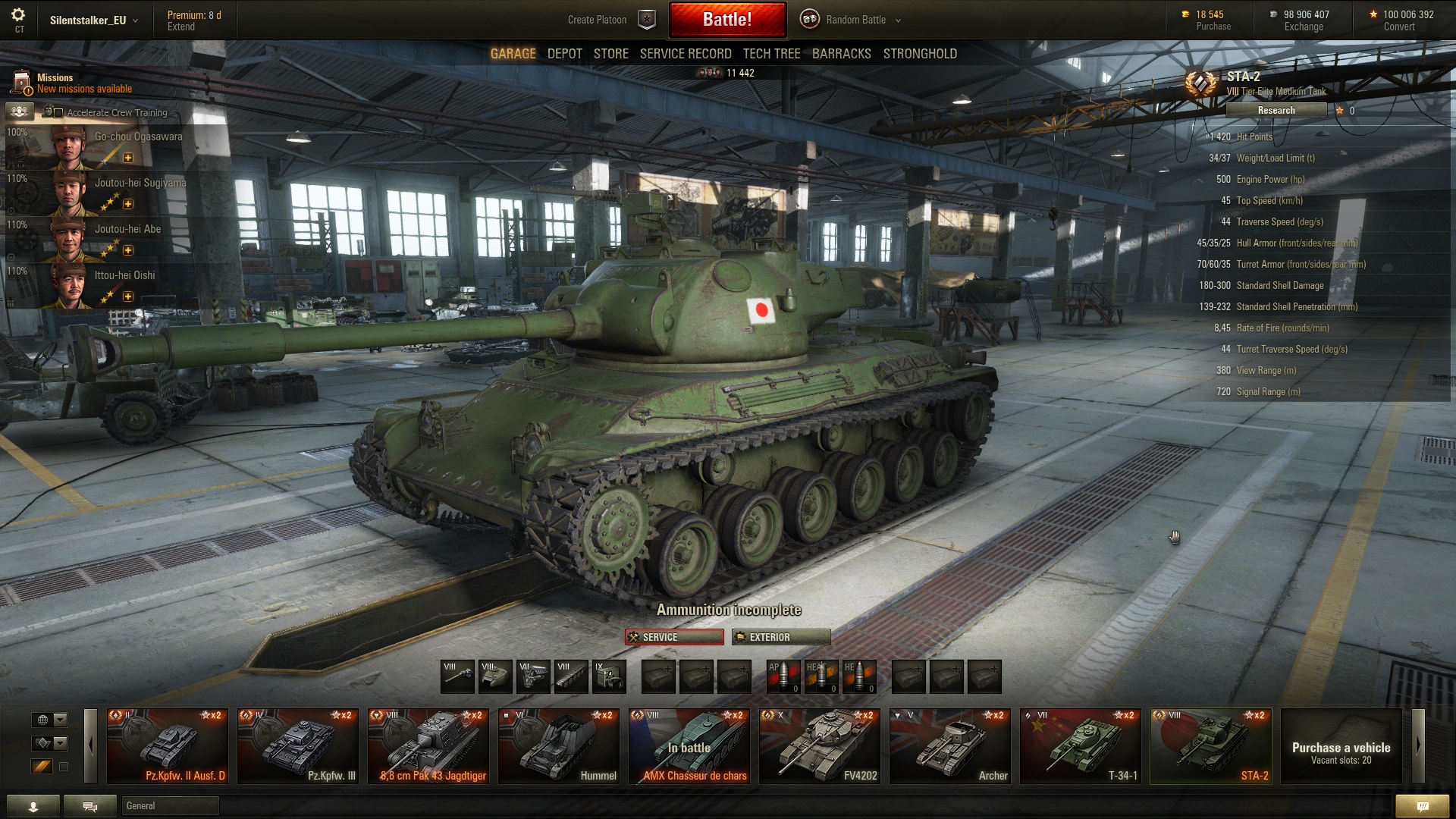The height and width of the screenshot is (819, 1456).
Task: Open the Service panel
Action: coord(674,637)
